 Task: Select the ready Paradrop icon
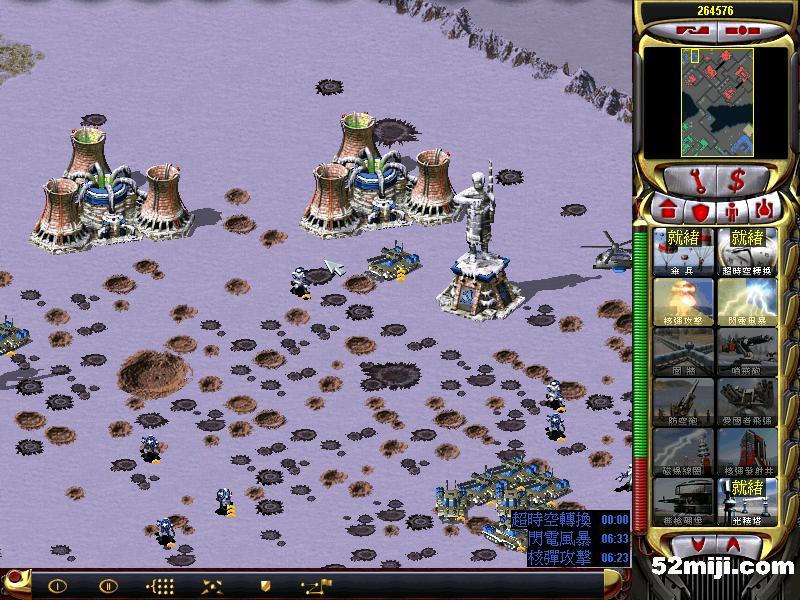[x=683, y=251]
